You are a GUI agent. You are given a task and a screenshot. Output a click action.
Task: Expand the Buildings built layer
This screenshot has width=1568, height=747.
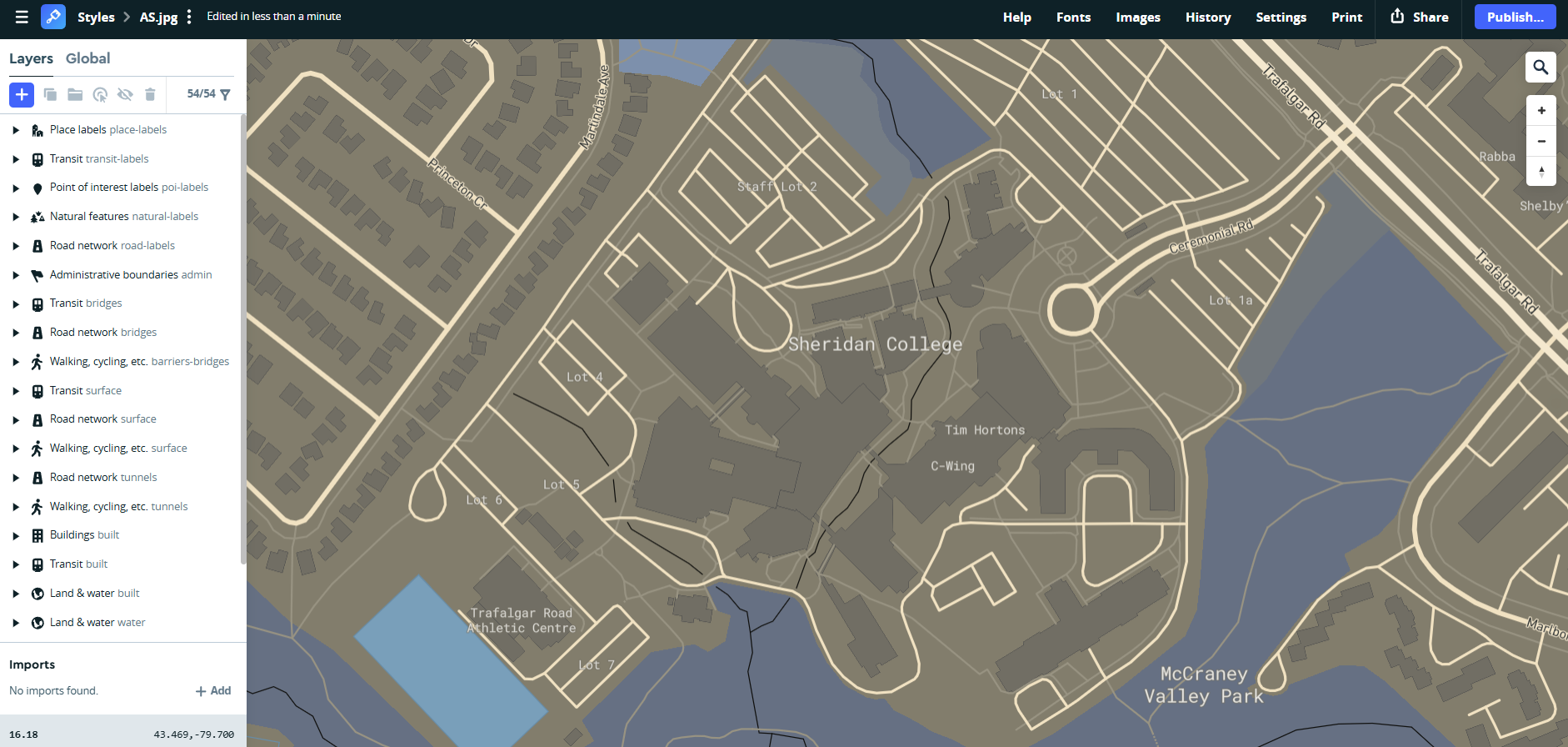pyautogui.click(x=14, y=534)
